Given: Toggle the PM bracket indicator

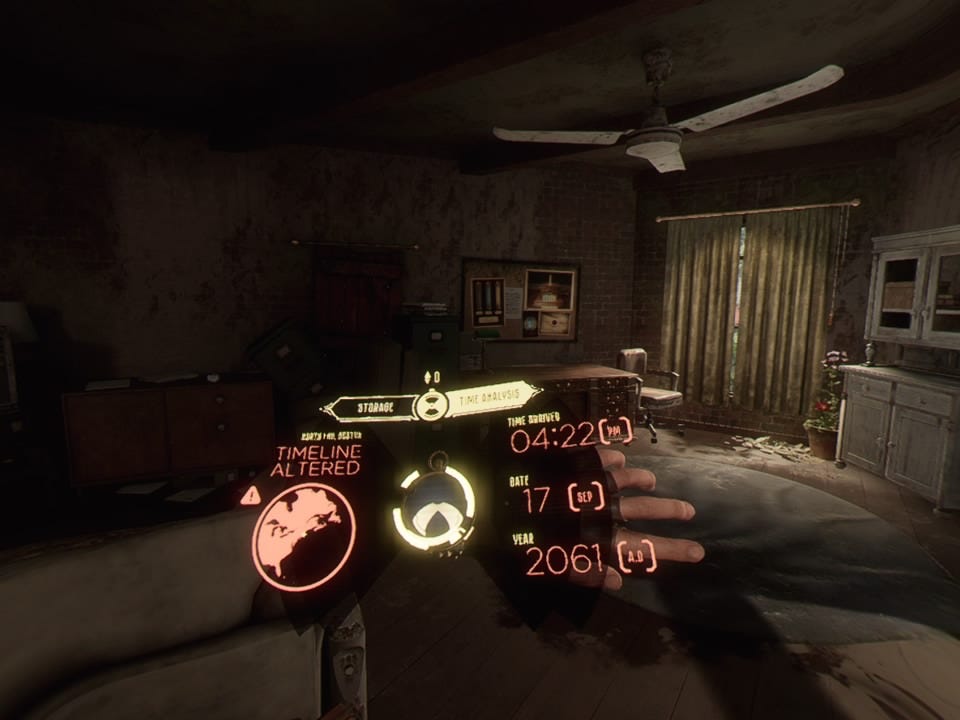Looking at the screenshot, I should pos(616,431).
